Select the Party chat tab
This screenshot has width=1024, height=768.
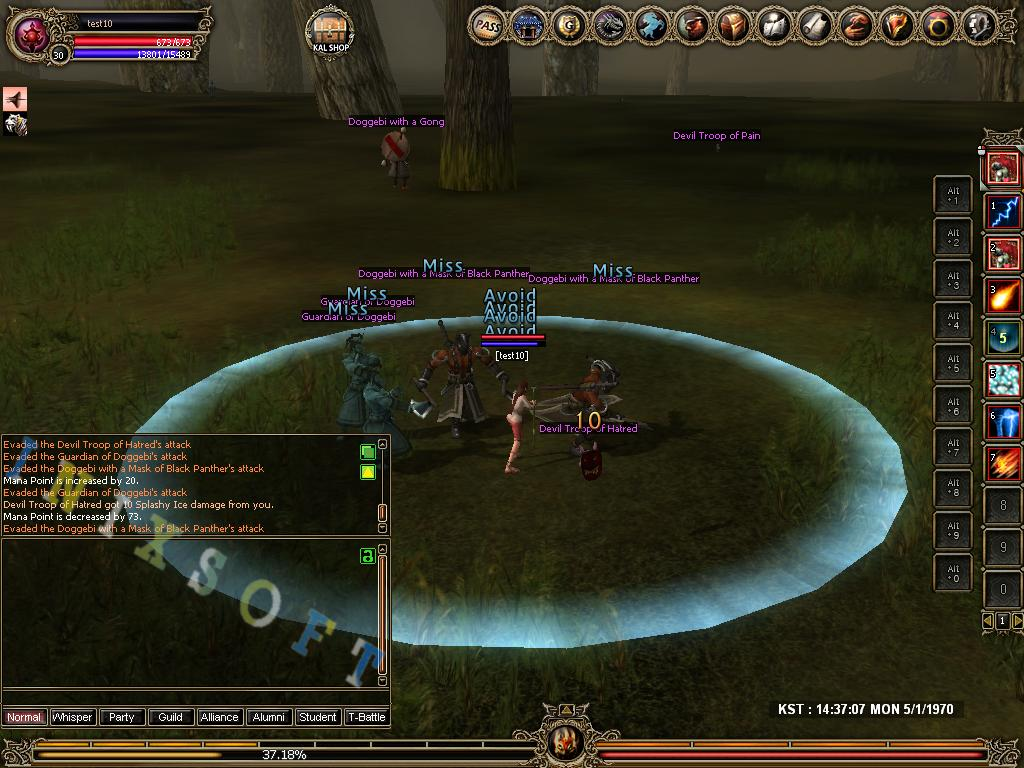point(122,717)
